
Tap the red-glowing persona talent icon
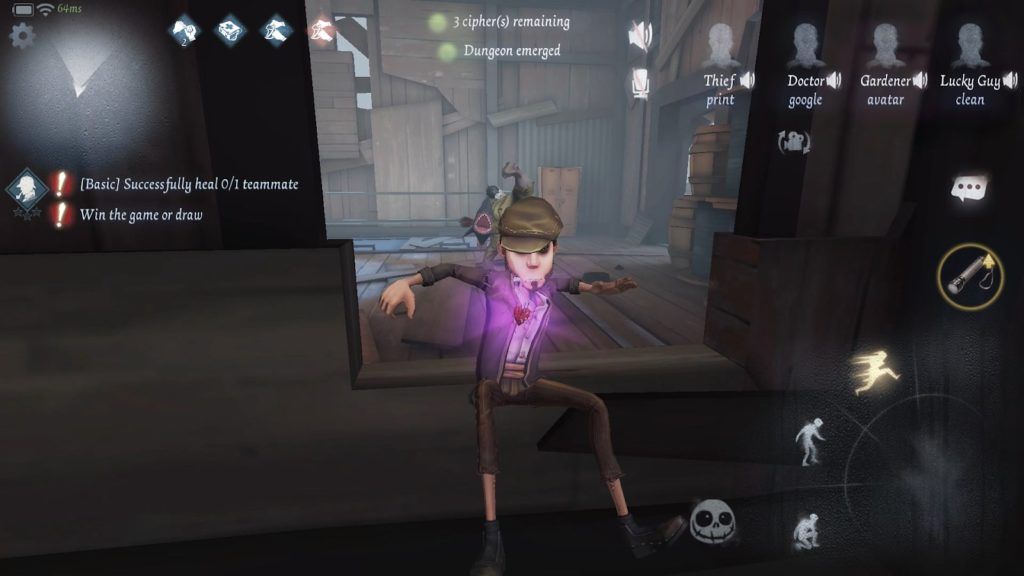pos(322,31)
